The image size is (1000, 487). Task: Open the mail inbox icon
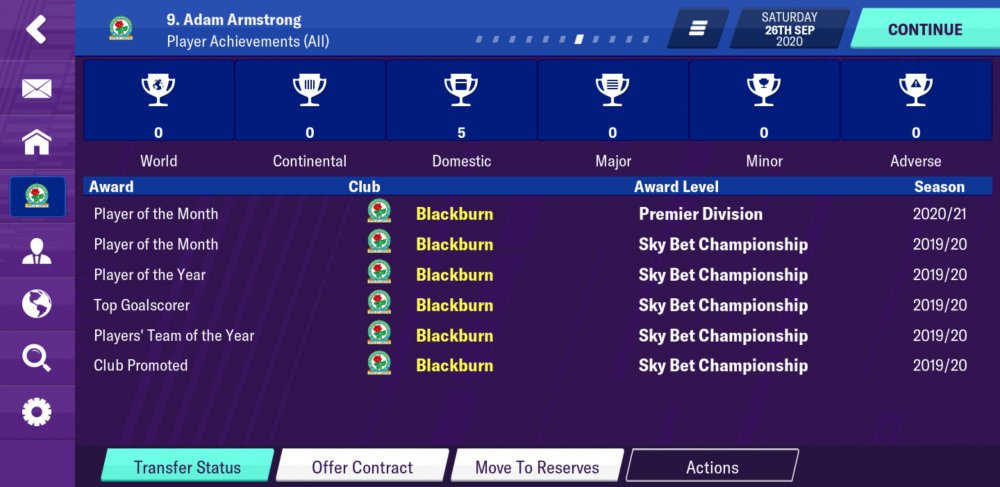pos(37,89)
